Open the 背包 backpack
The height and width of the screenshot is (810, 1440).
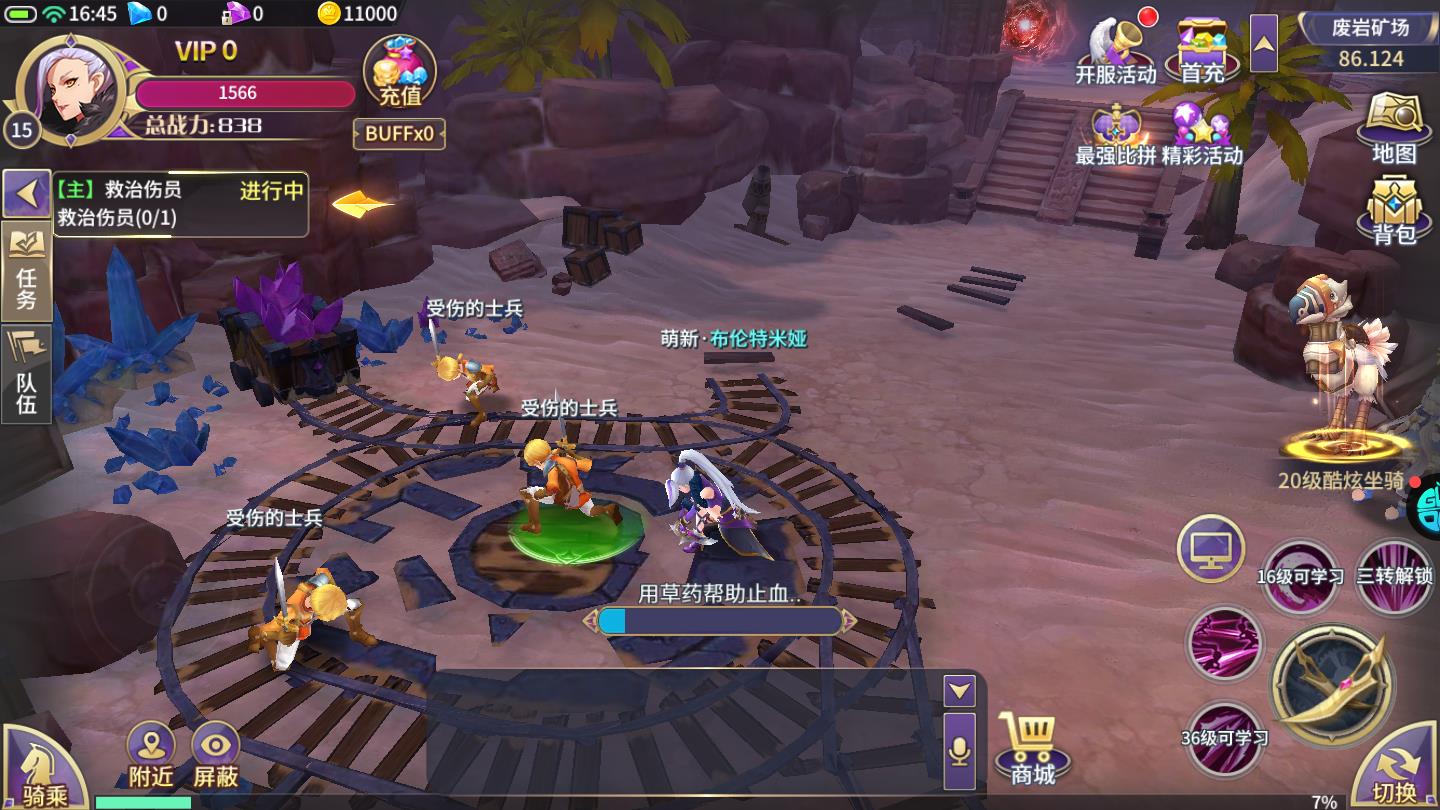1395,209
